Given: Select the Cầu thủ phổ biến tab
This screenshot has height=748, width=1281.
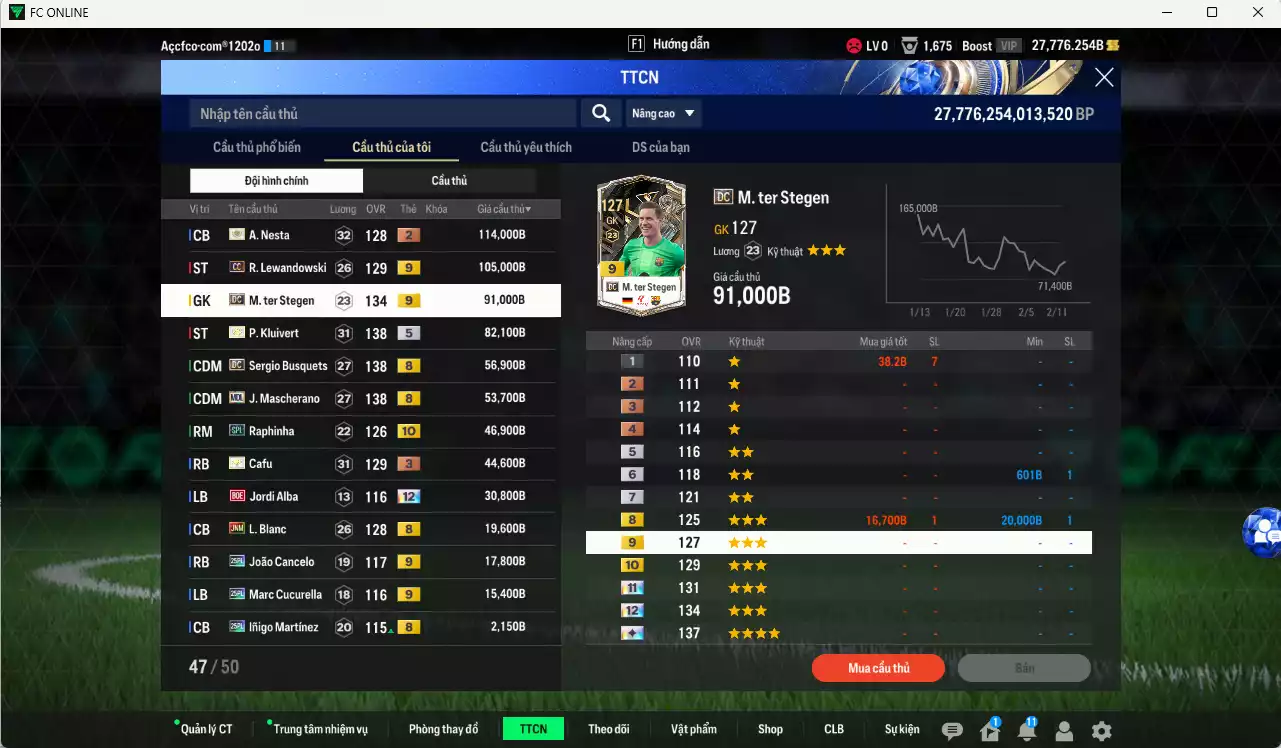Looking at the screenshot, I should tap(256, 146).
